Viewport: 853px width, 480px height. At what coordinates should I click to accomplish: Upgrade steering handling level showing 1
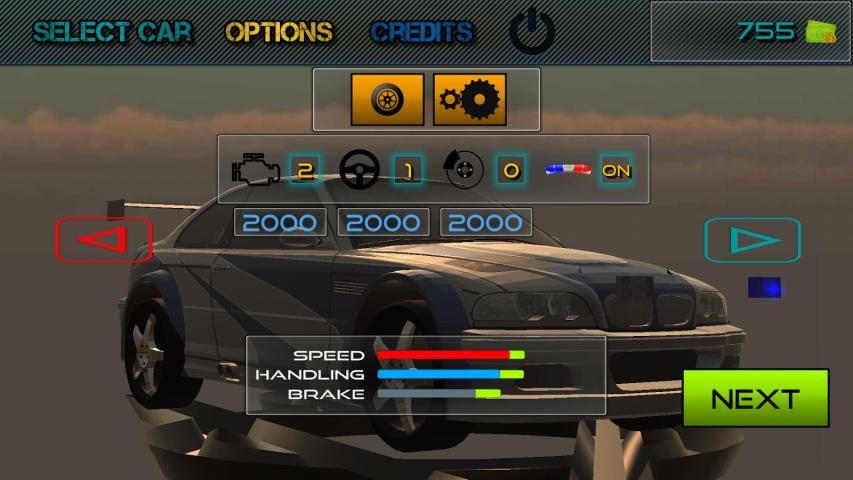(x=407, y=170)
